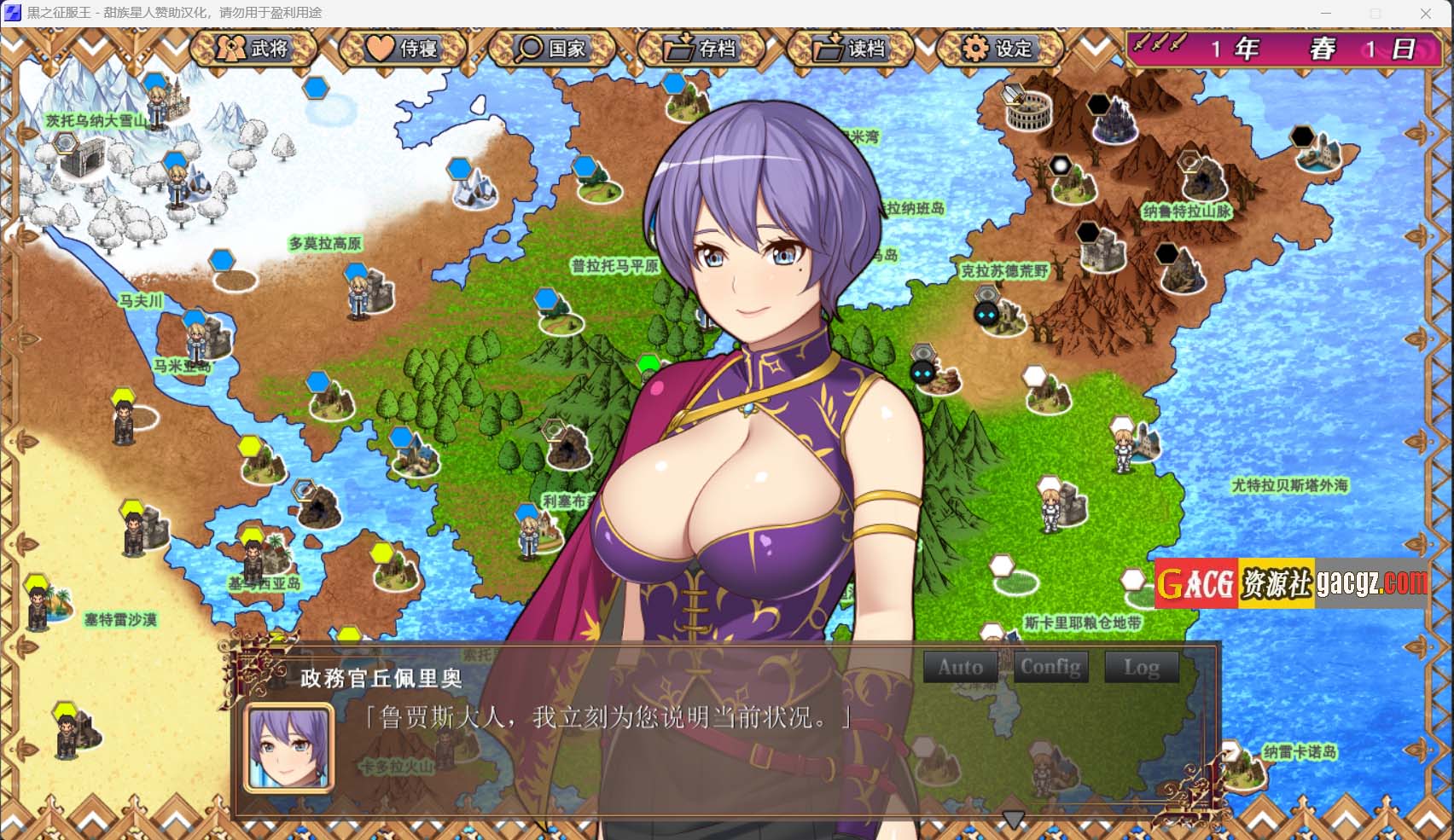Open the 武将 generals menu
The width and height of the screenshot is (1454, 840).
[x=253, y=49]
